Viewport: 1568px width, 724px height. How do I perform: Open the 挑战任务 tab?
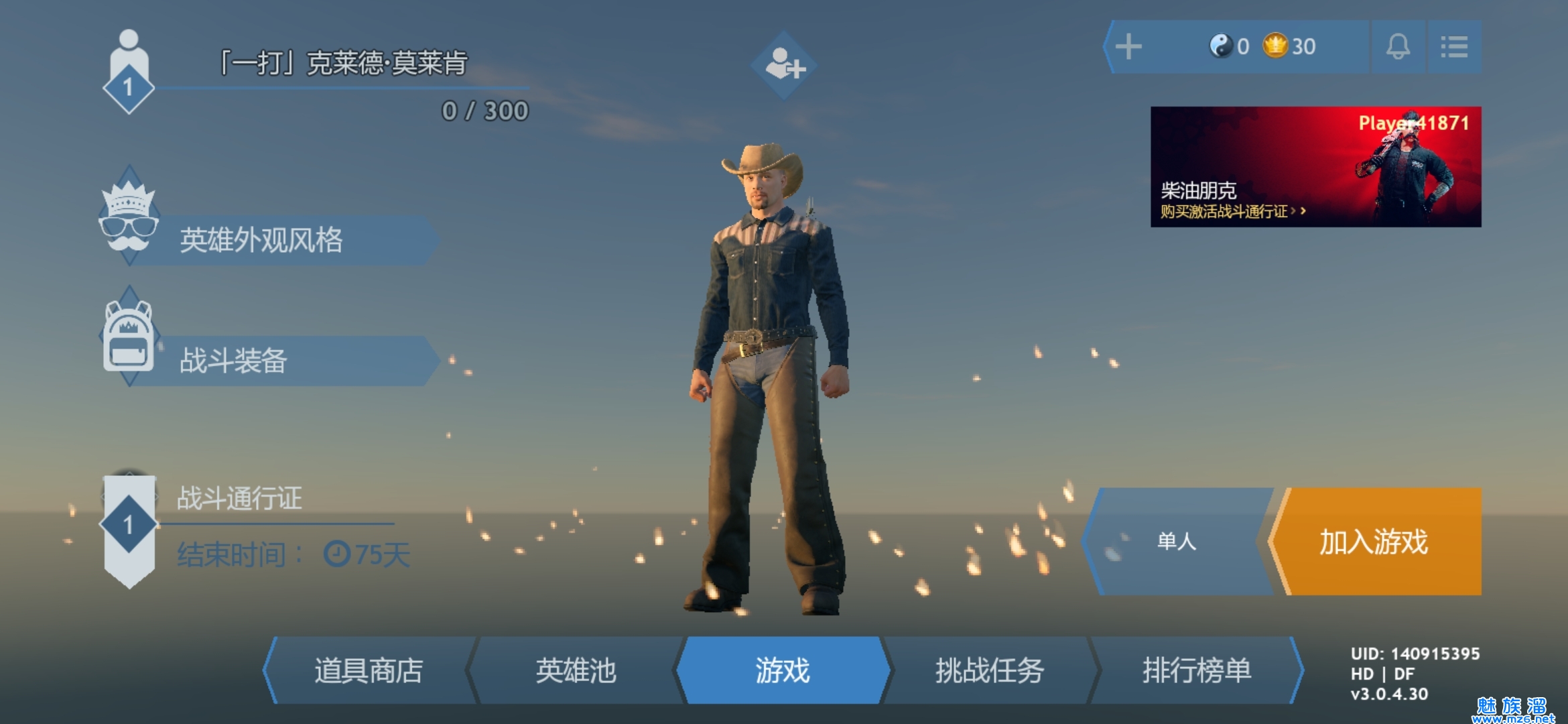(x=990, y=670)
